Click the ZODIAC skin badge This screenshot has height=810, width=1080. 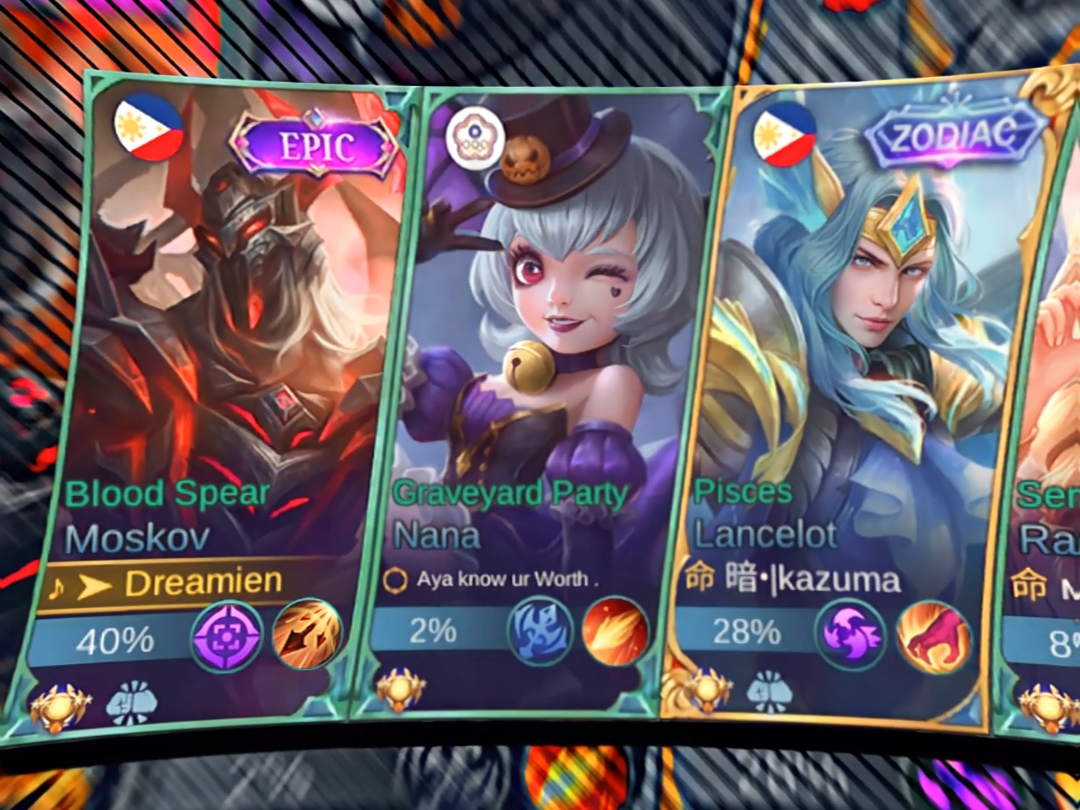(x=955, y=134)
